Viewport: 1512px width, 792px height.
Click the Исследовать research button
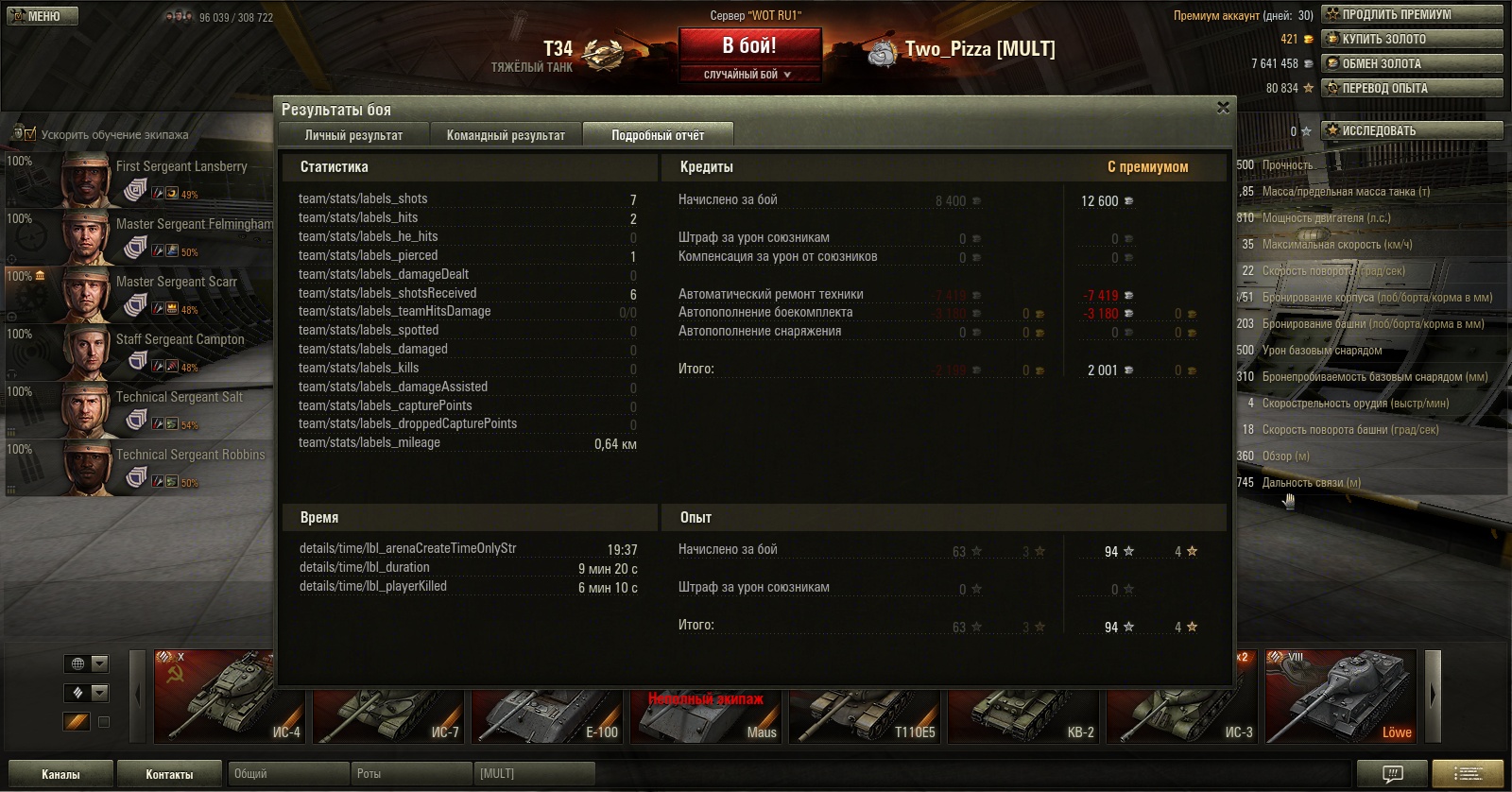click(1412, 130)
